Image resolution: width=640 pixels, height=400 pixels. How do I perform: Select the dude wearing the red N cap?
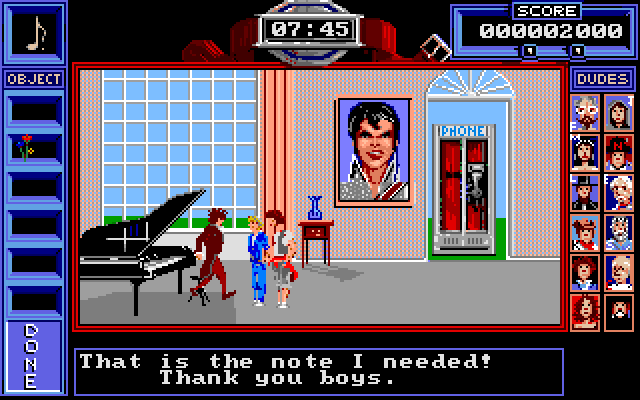point(617,151)
